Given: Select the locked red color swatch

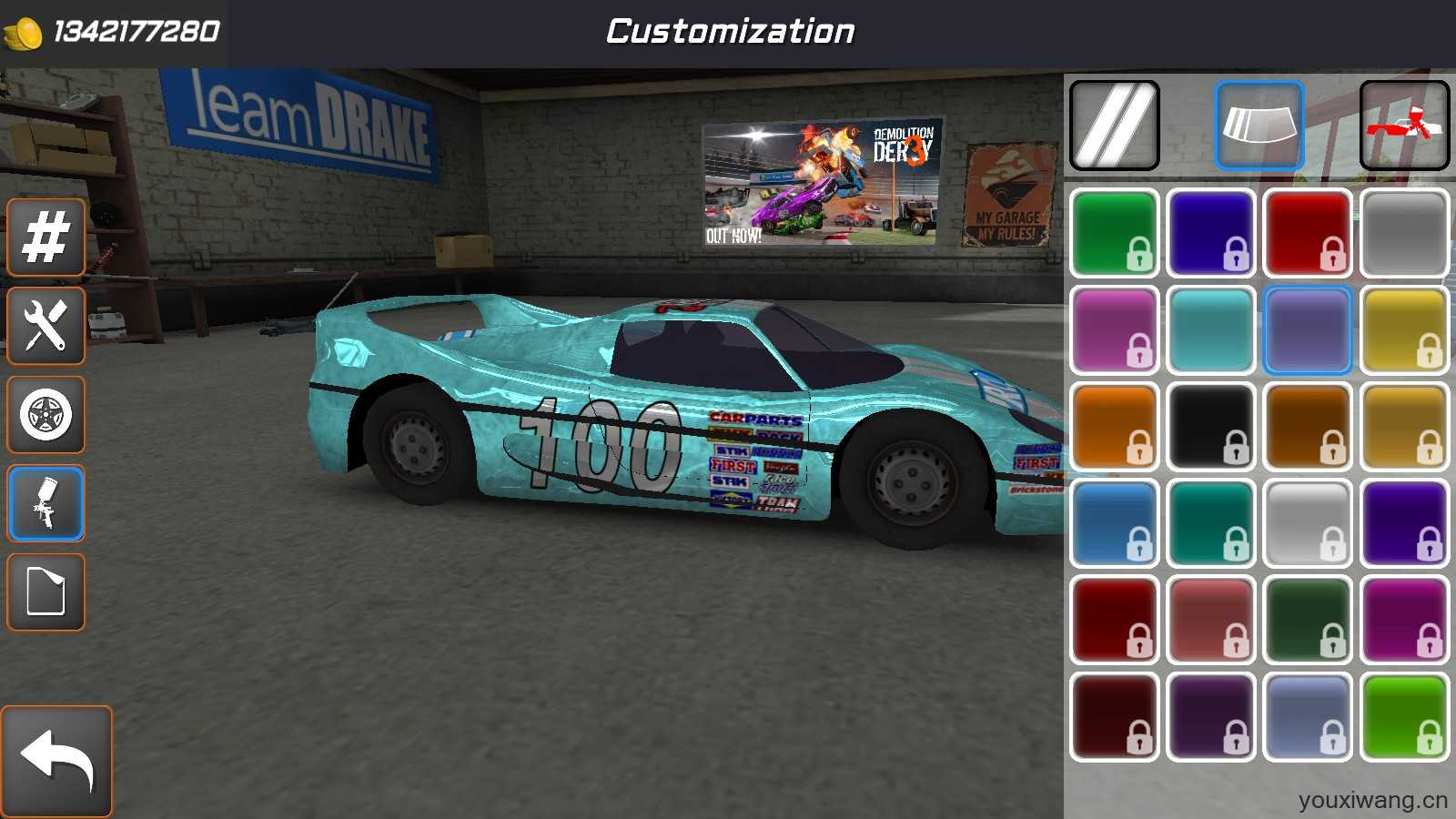Looking at the screenshot, I should tap(1308, 233).
